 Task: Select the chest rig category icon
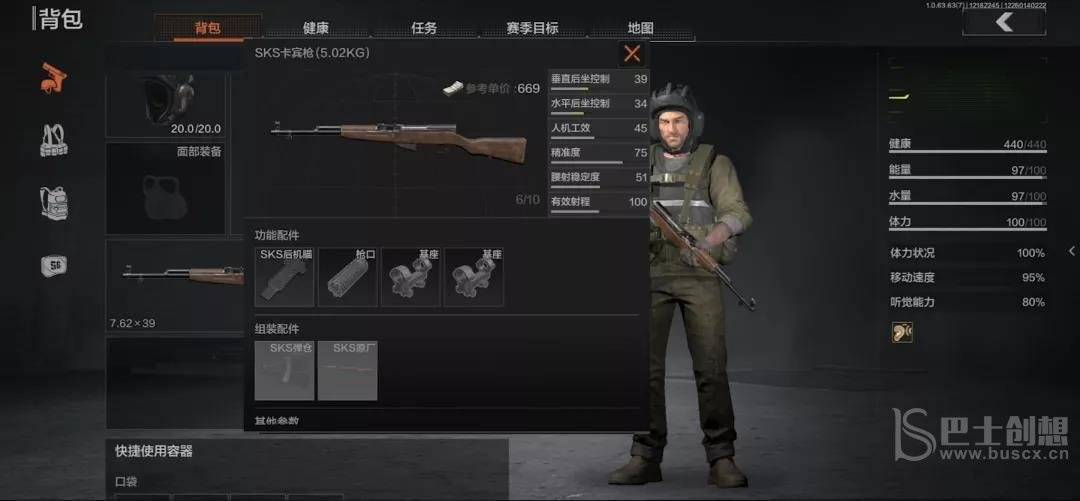point(53,141)
